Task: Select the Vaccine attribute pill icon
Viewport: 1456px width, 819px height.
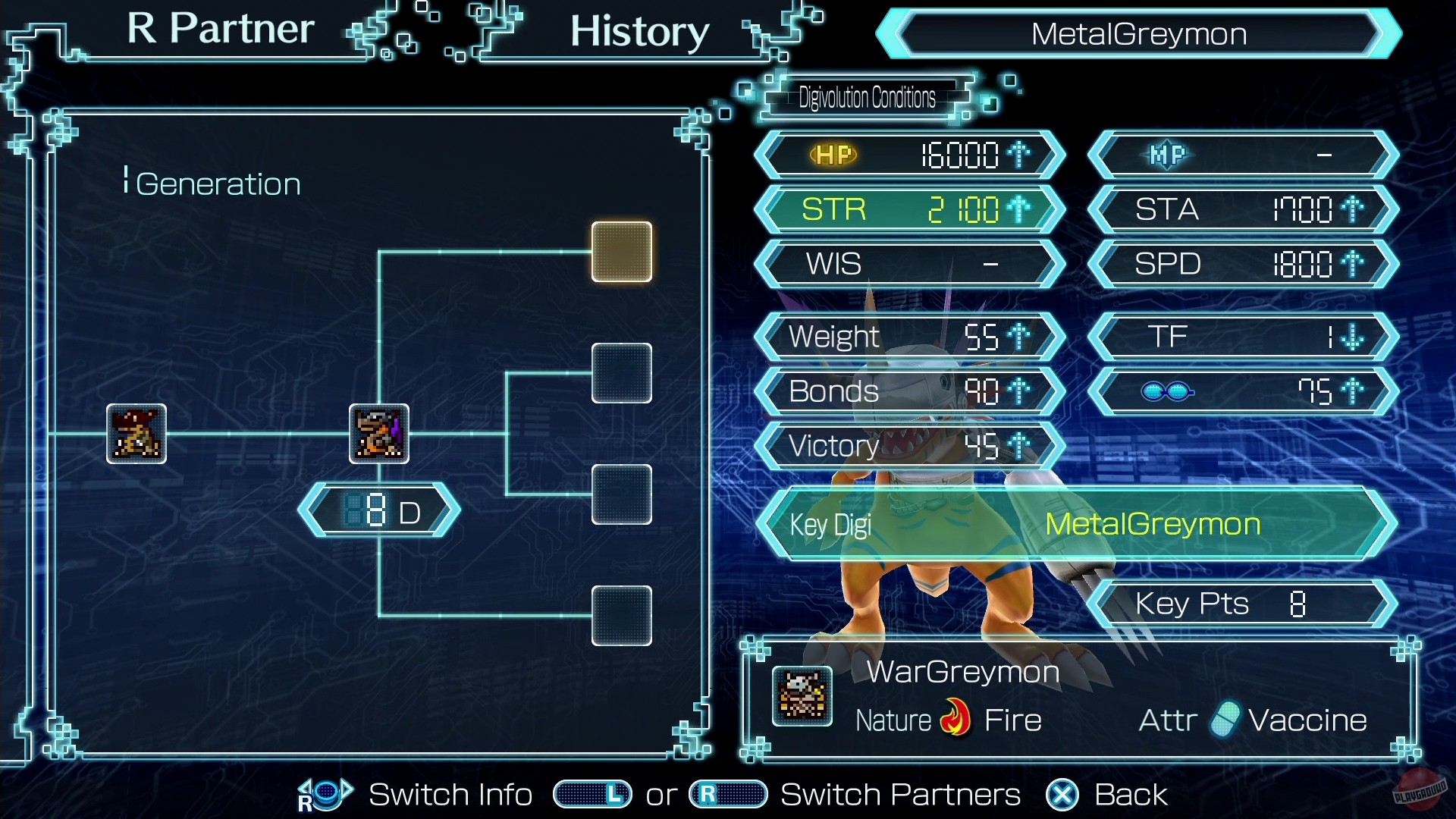Action: (x=1228, y=719)
